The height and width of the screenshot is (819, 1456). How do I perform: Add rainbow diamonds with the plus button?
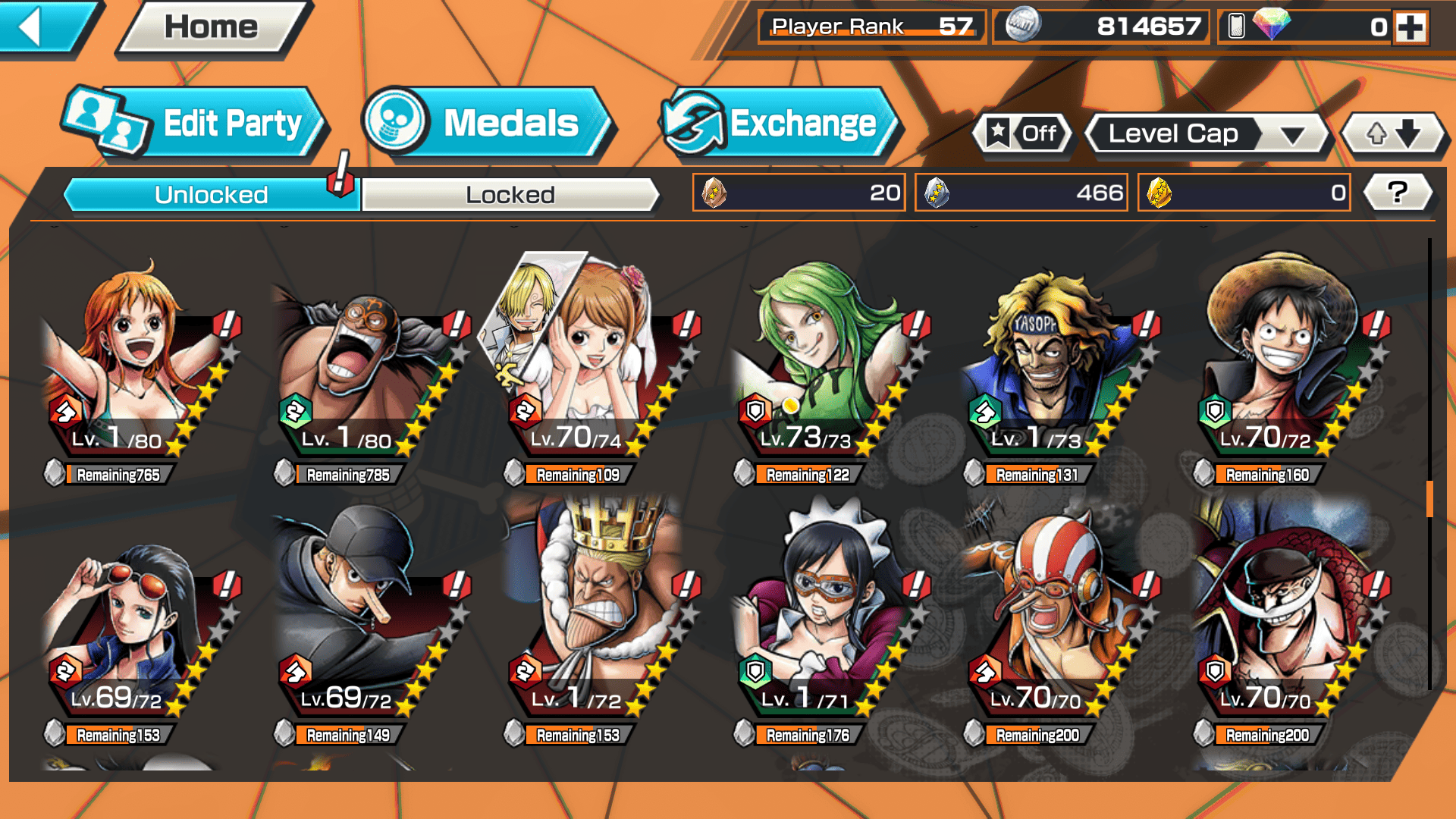pyautogui.click(x=1410, y=27)
